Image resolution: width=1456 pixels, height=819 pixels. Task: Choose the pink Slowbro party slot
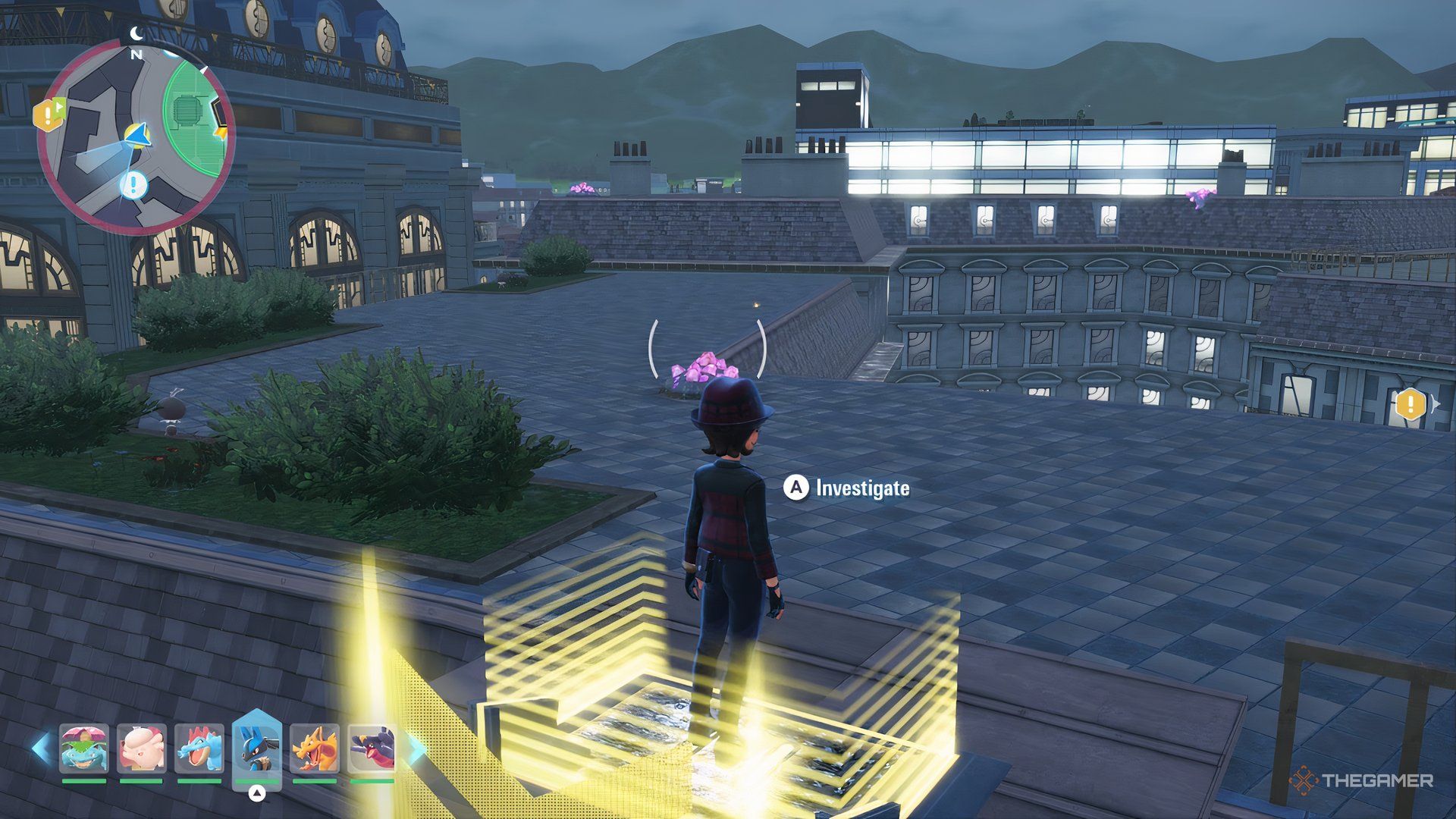[x=141, y=748]
